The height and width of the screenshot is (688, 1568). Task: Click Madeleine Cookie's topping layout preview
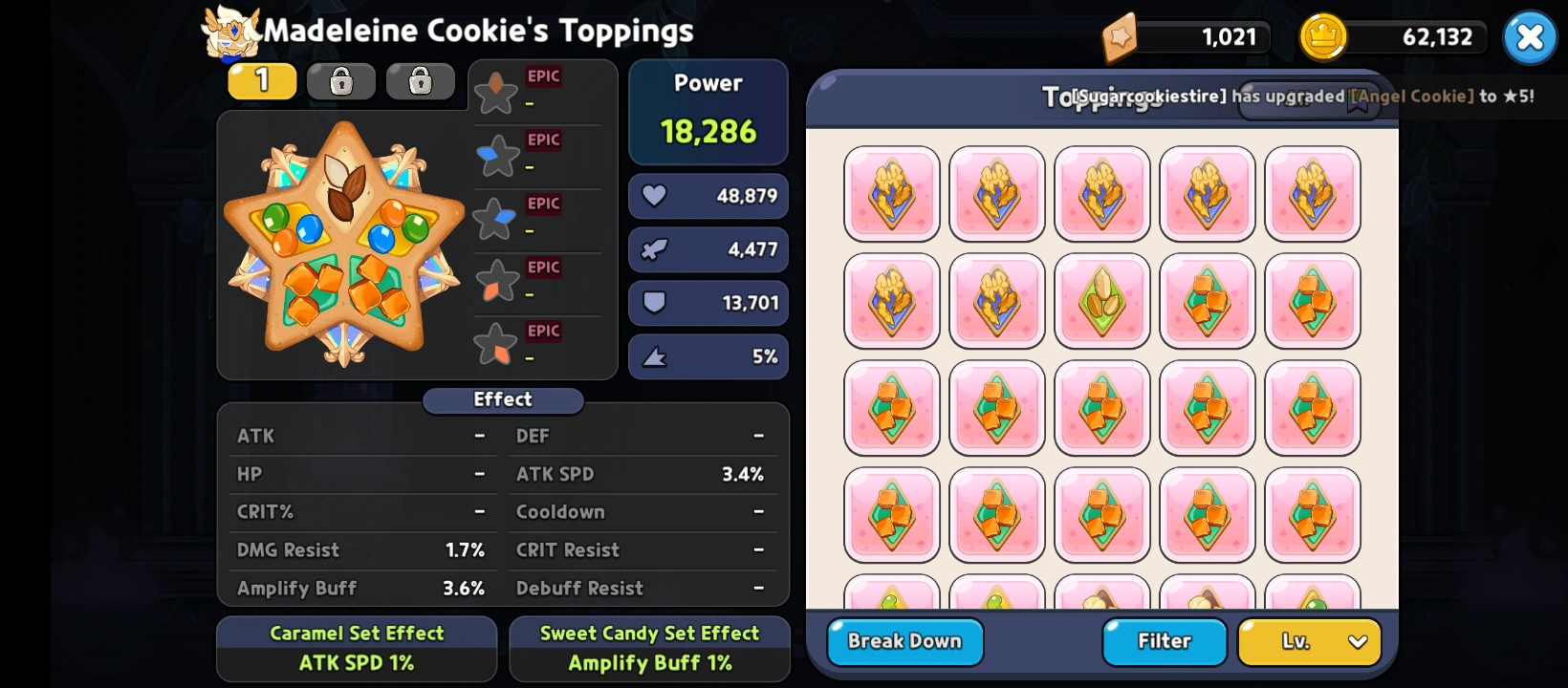click(344, 245)
